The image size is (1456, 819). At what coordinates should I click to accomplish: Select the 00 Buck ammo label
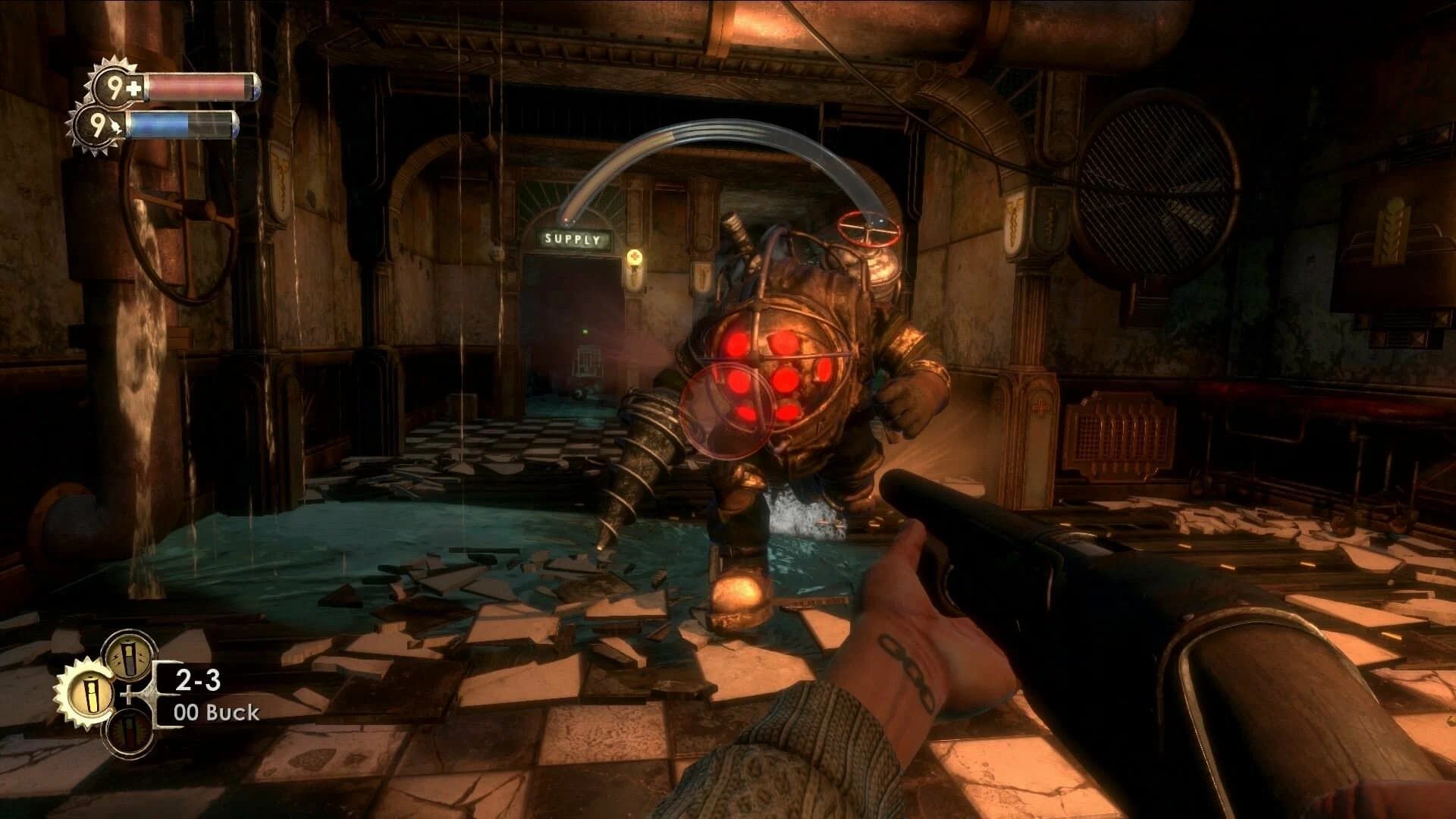[x=216, y=712]
